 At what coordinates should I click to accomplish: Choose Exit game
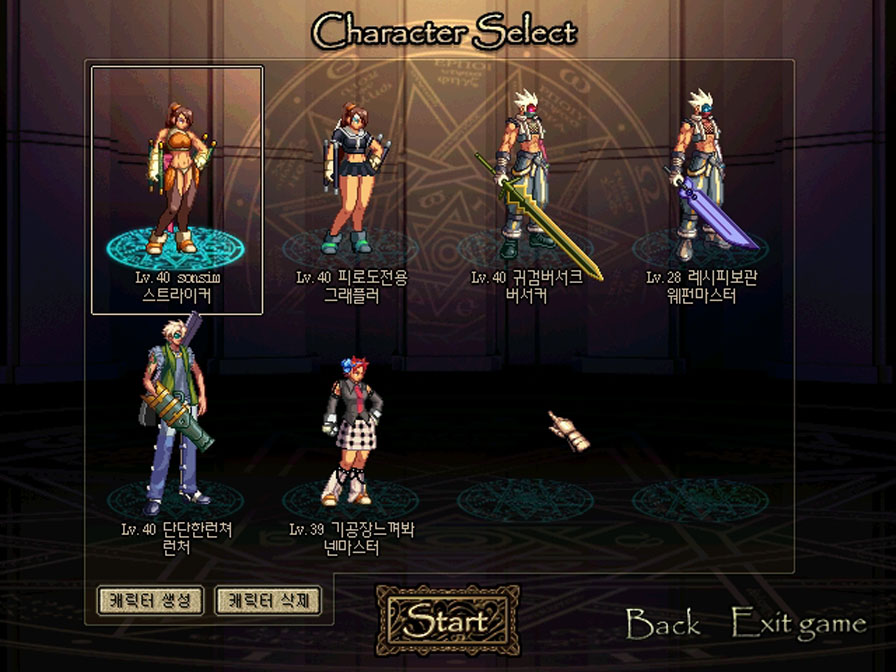coord(798,626)
